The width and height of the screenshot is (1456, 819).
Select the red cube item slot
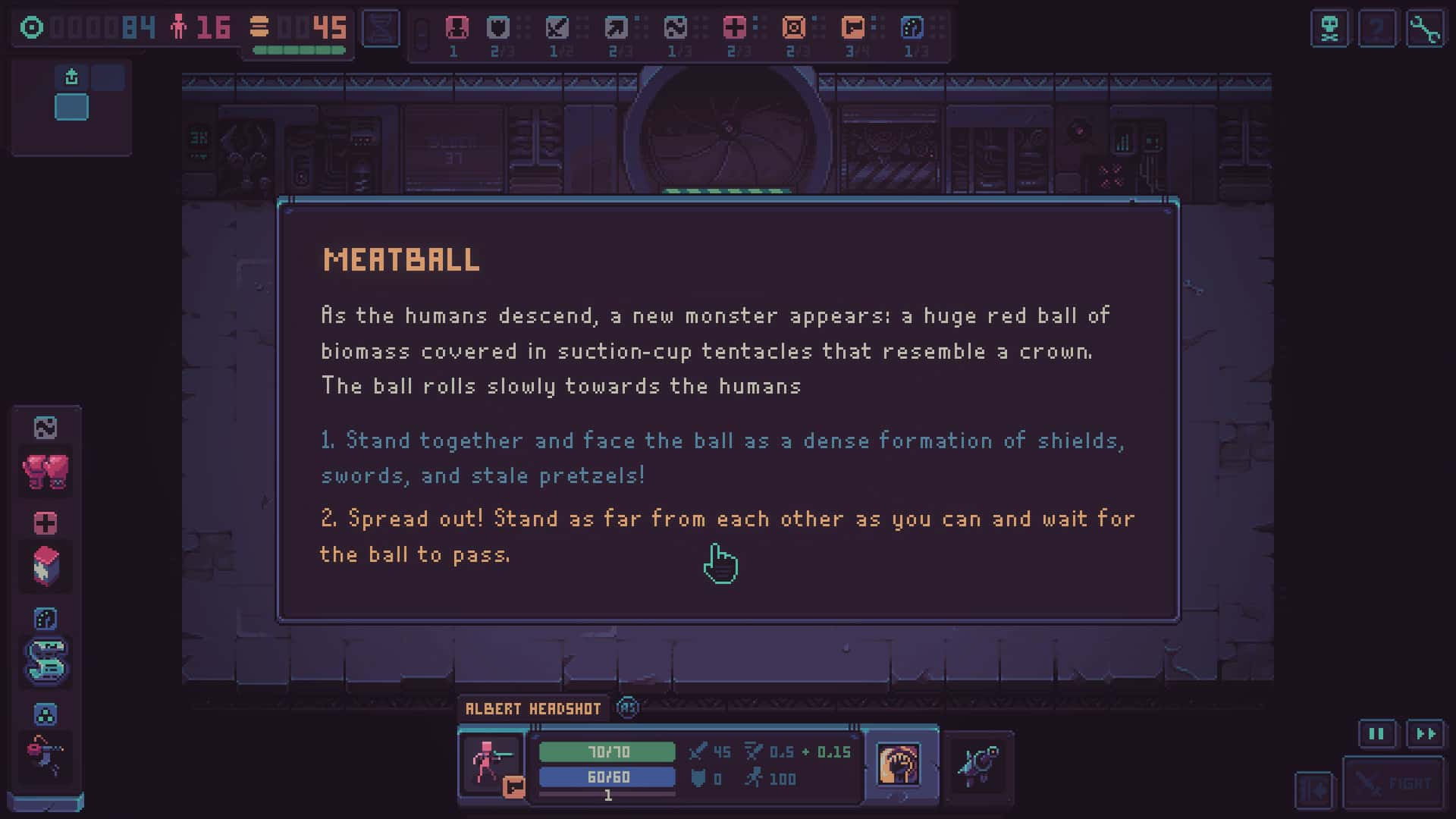pyautogui.click(x=45, y=566)
